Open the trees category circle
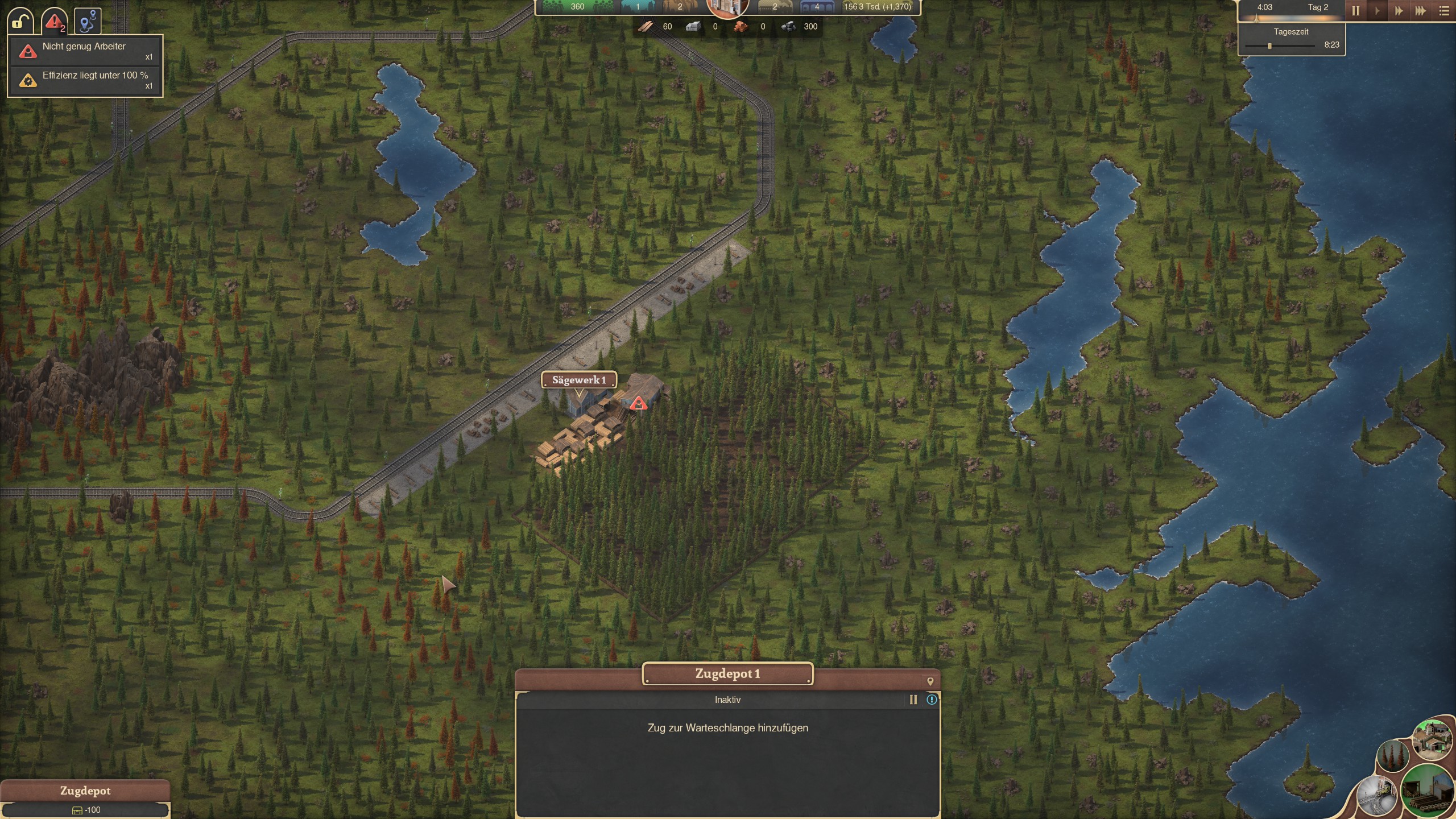 click(1392, 756)
